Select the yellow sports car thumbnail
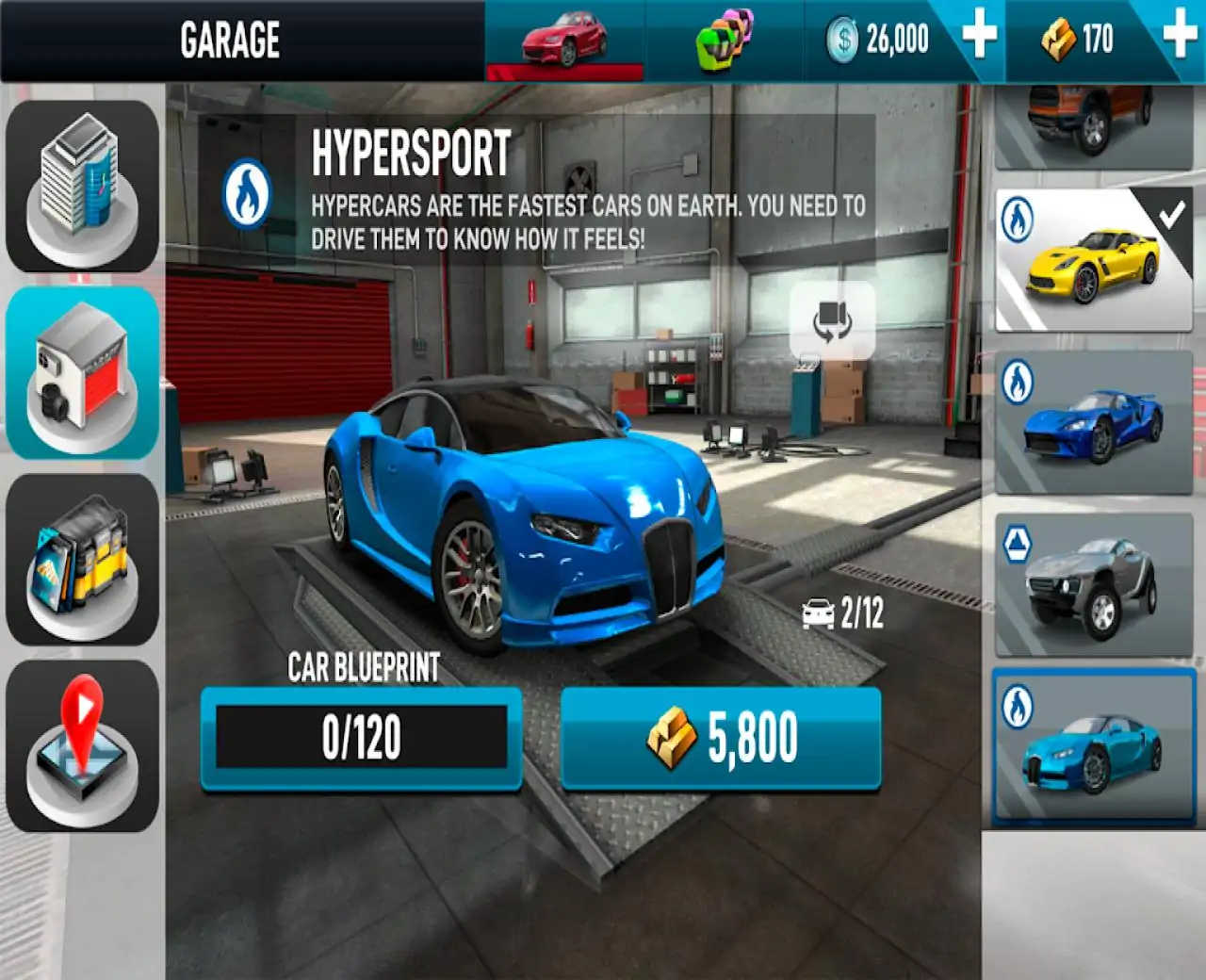This screenshot has width=1206, height=980. pyautogui.click(x=1093, y=259)
